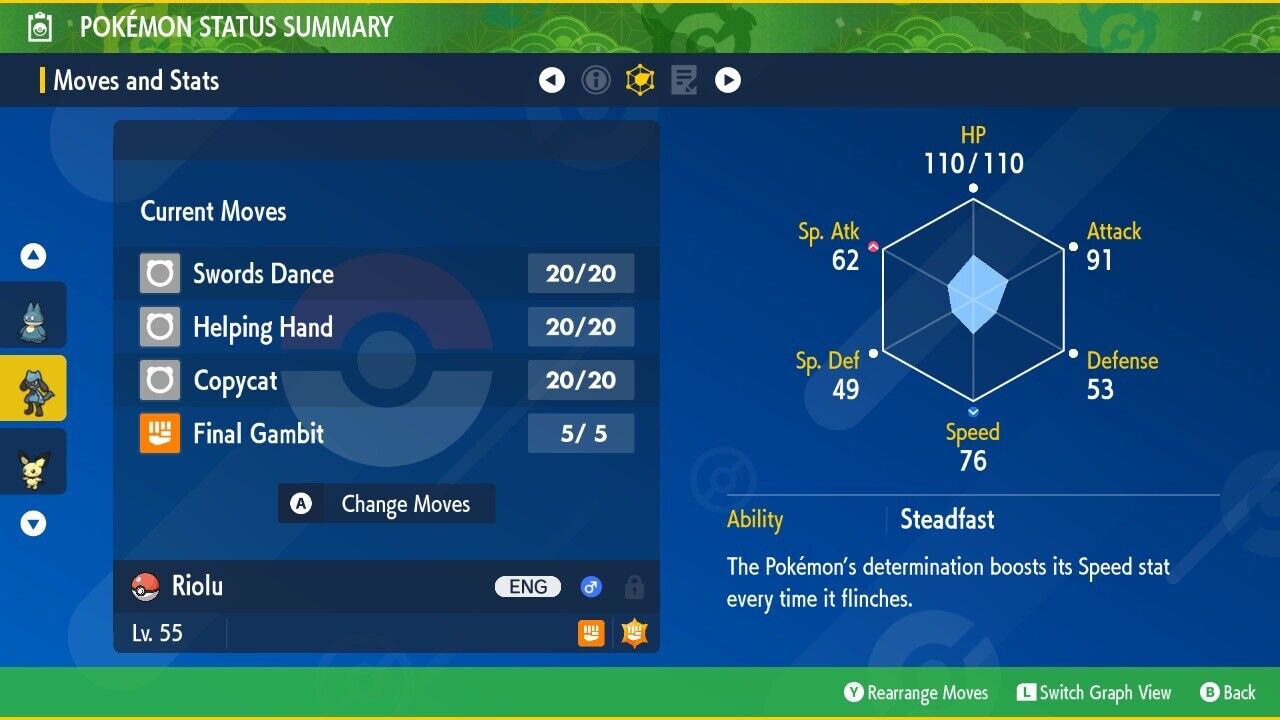Image resolution: width=1280 pixels, height=720 pixels.
Task: Show the next Pokémon with down arrow
Action: (34, 523)
